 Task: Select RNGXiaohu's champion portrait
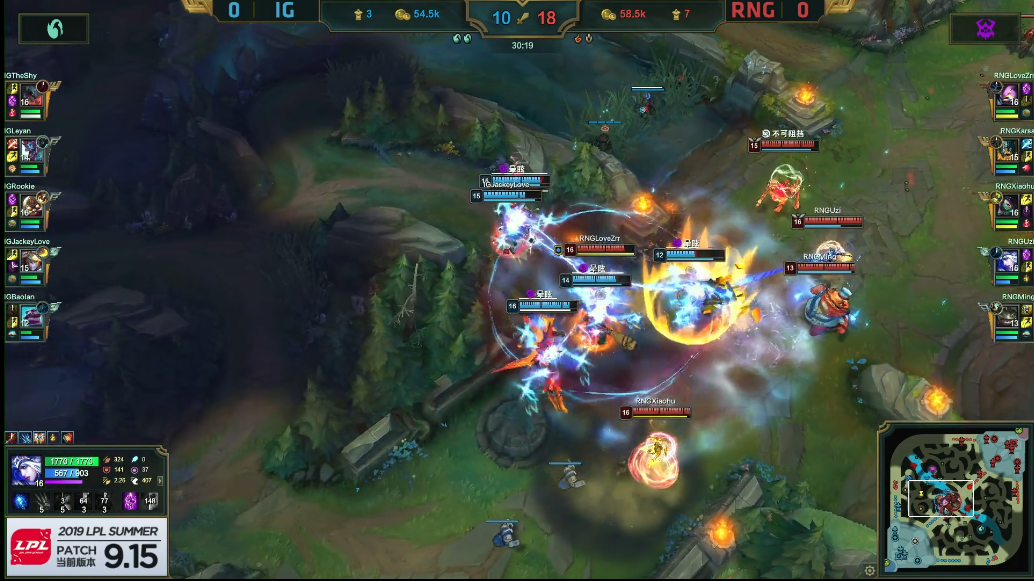click(1005, 209)
